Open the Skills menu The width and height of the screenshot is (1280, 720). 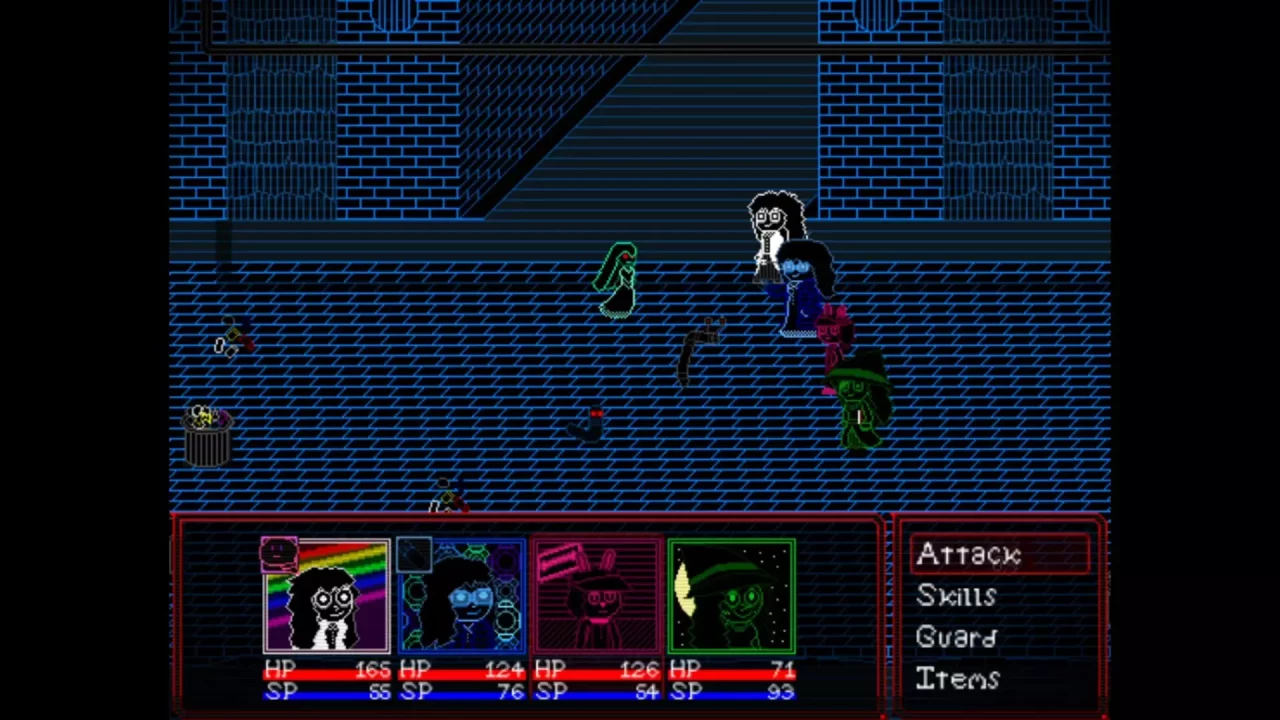click(957, 596)
